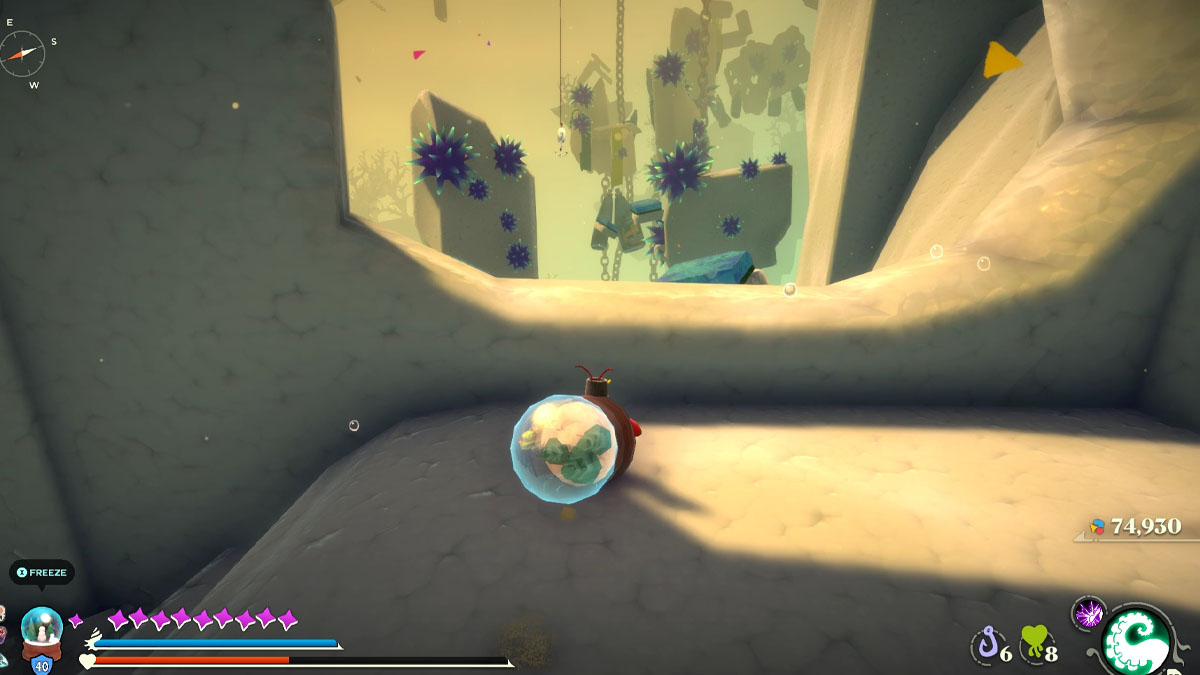1200x675 pixels.
Task: Activate the purple burst ability icon
Action: pos(1088,612)
